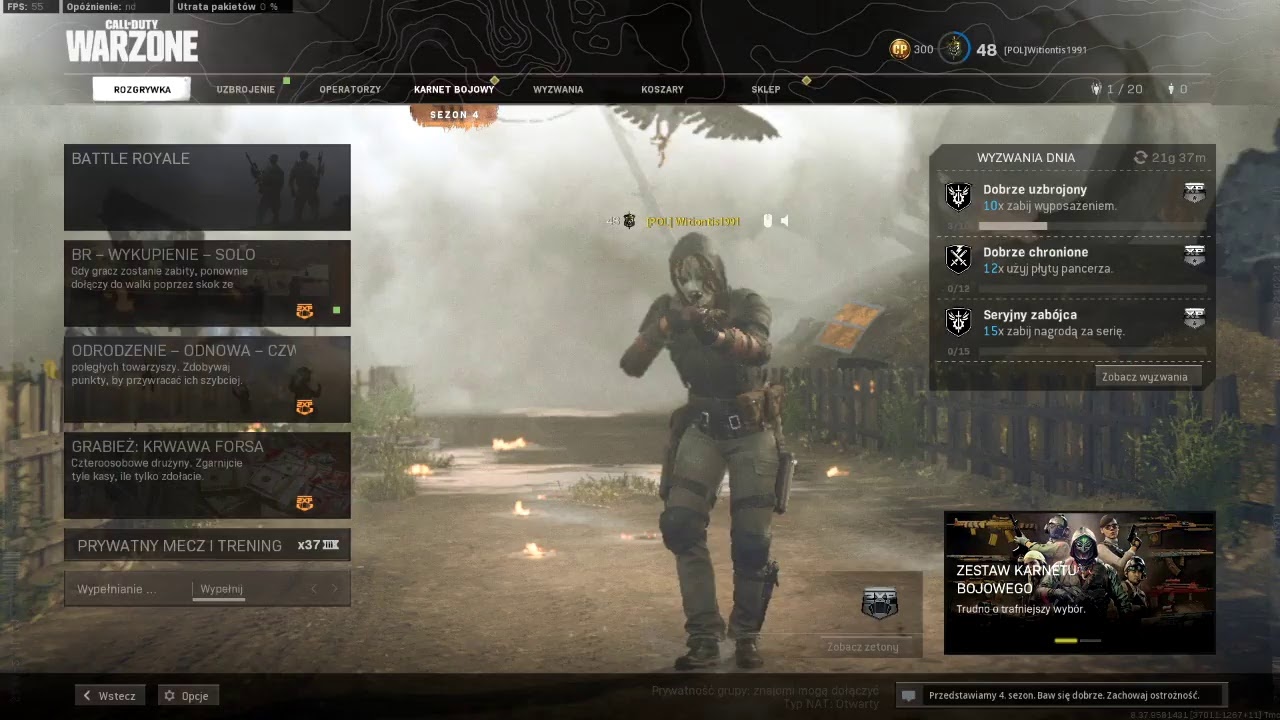
Task: Choose BR – Wykupienie – Solo mode
Action: pos(207,283)
